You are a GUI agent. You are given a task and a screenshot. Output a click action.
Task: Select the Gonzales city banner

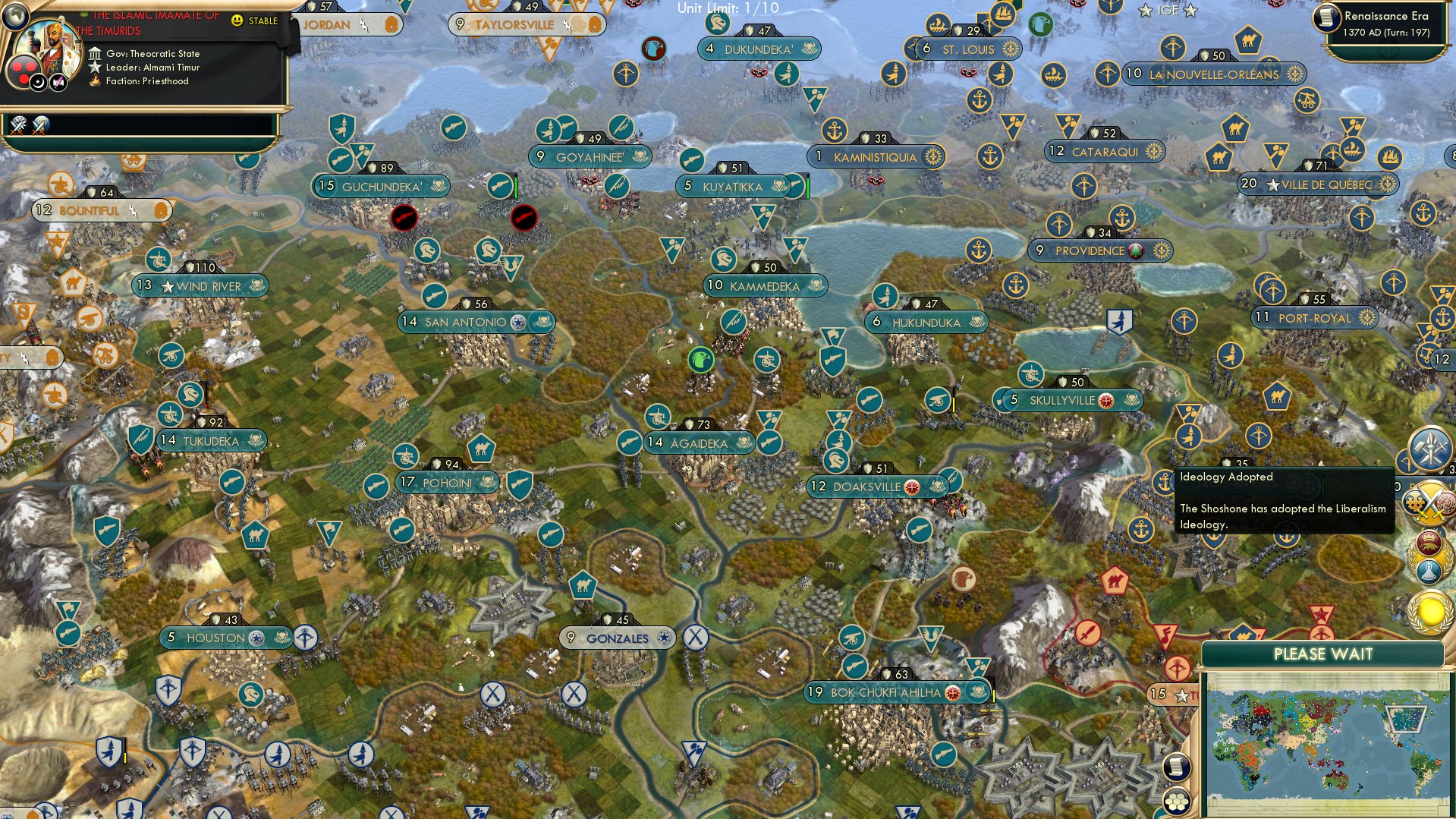click(616, 638)
